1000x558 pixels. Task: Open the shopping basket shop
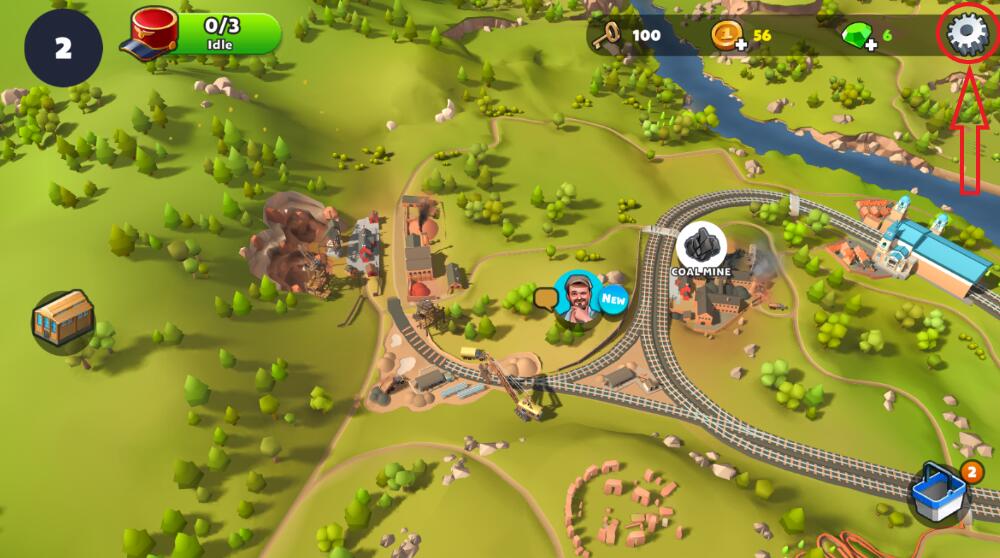point(940,493)
